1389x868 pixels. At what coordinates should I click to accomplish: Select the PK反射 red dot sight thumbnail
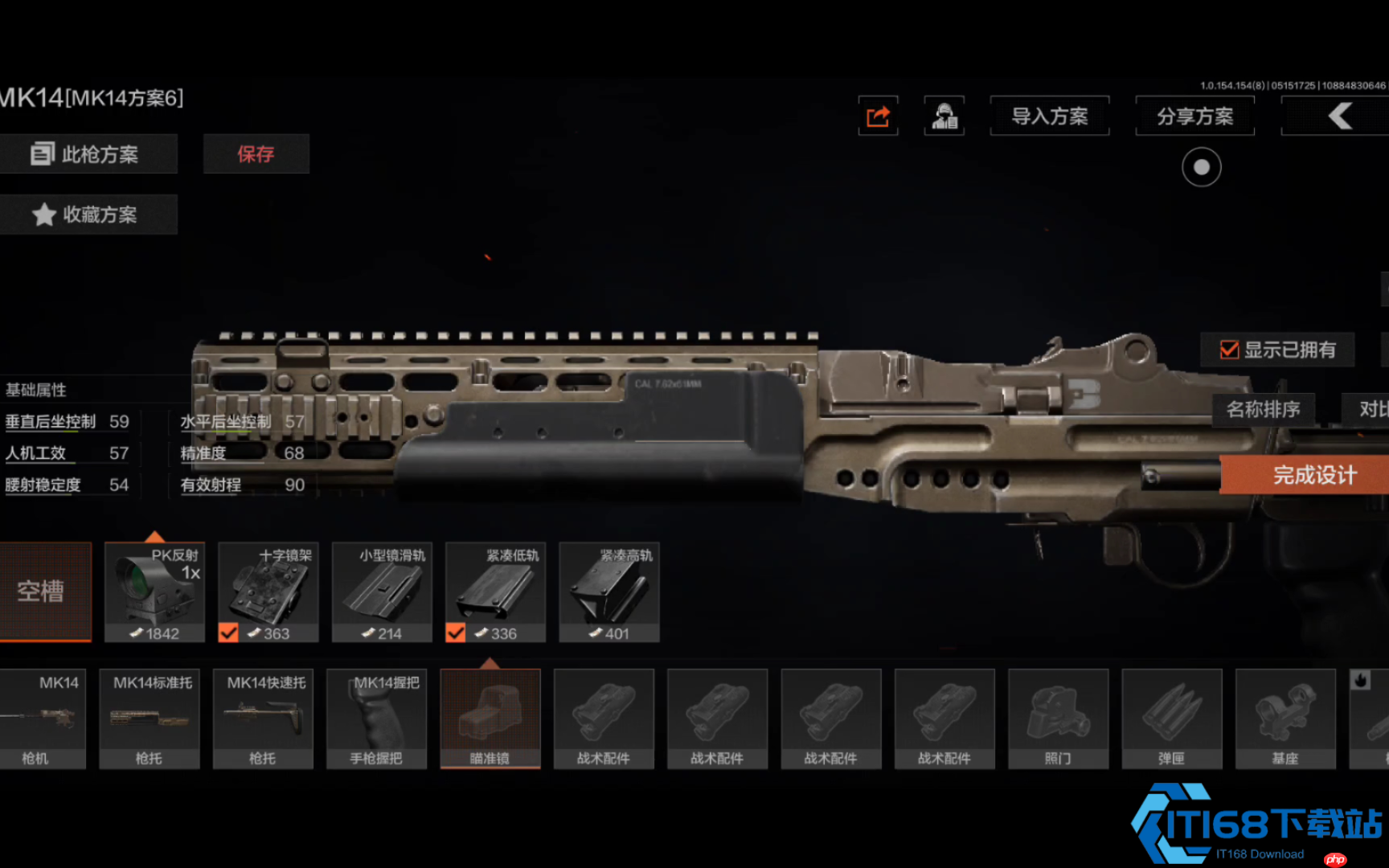[154, 592]
